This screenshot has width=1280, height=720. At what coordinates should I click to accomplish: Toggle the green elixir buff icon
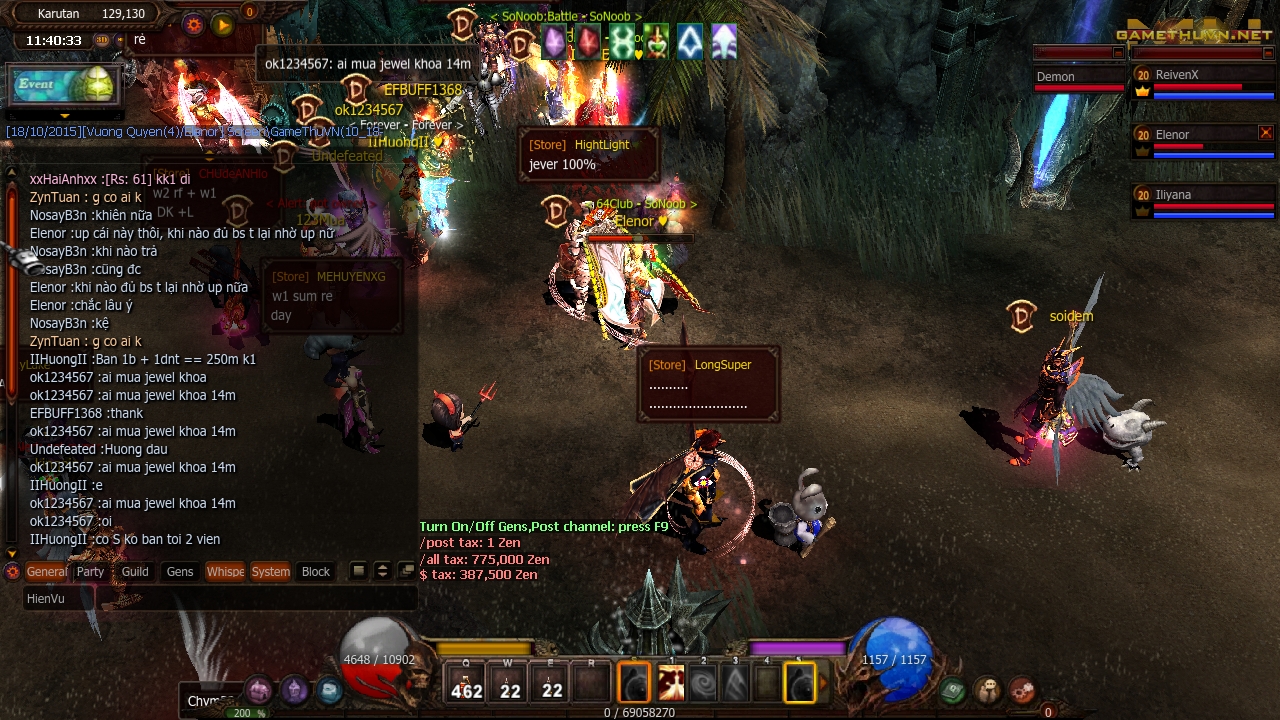(656, 43)
